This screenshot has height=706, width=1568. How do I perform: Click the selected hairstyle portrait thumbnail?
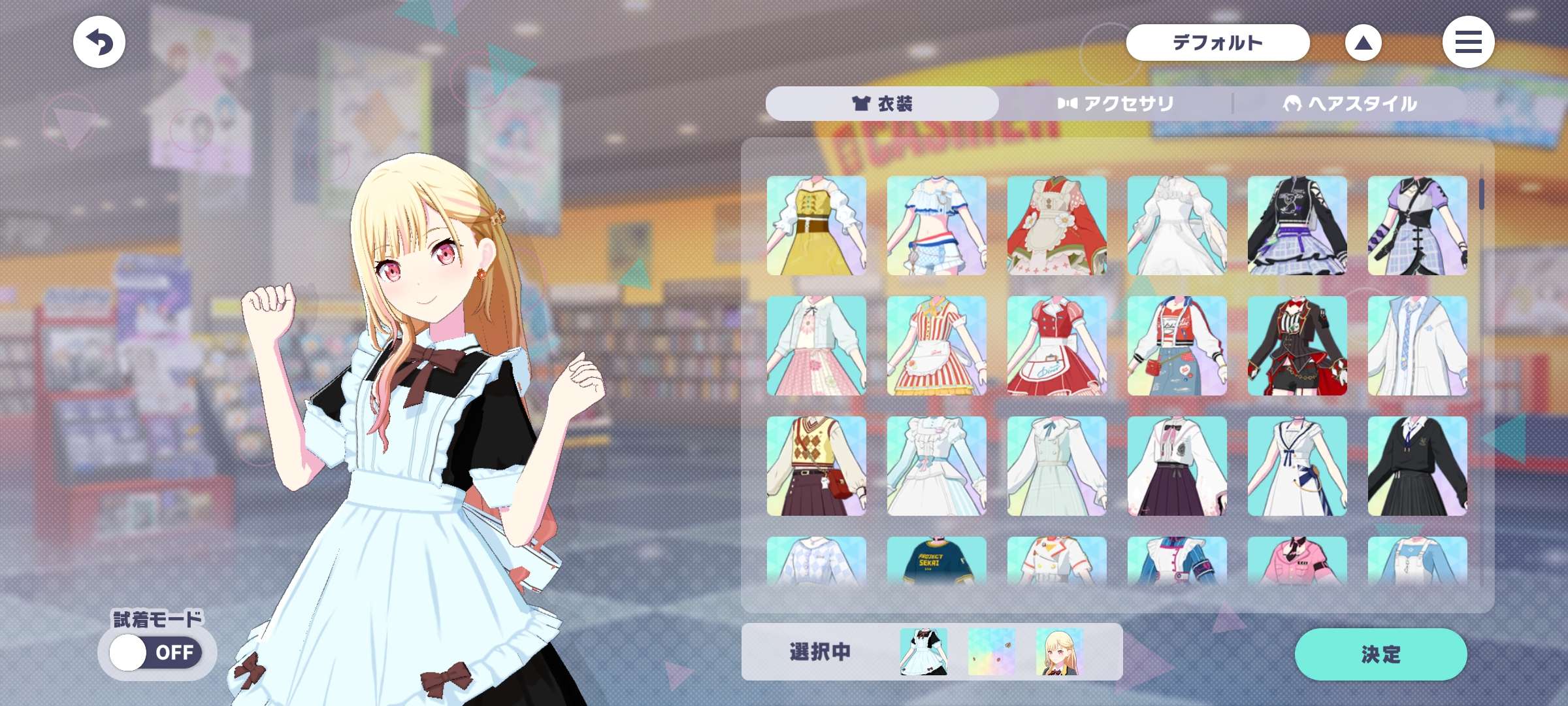tap(1060, 652)
